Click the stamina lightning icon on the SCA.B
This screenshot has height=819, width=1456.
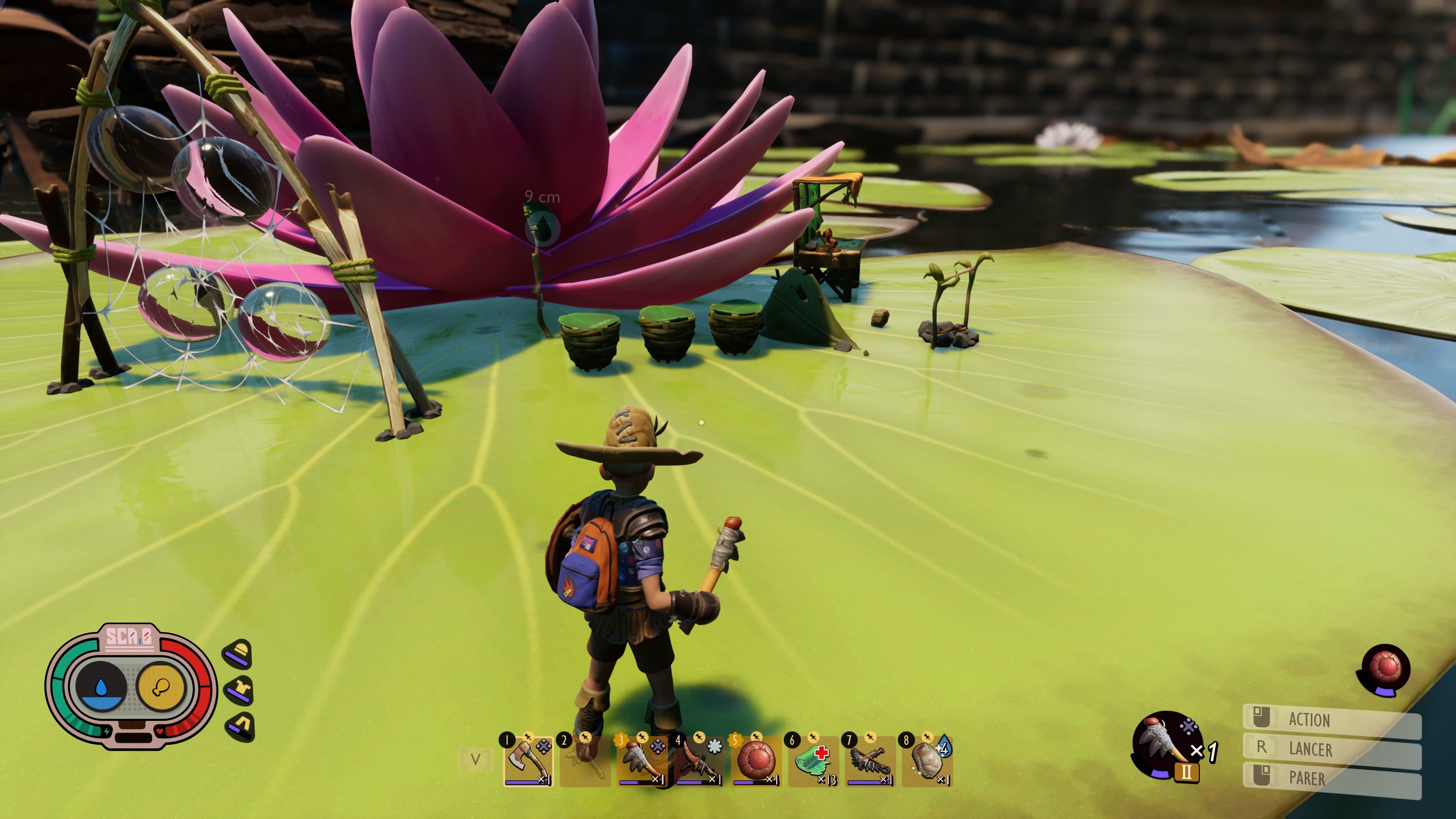(x=106, y=731)
